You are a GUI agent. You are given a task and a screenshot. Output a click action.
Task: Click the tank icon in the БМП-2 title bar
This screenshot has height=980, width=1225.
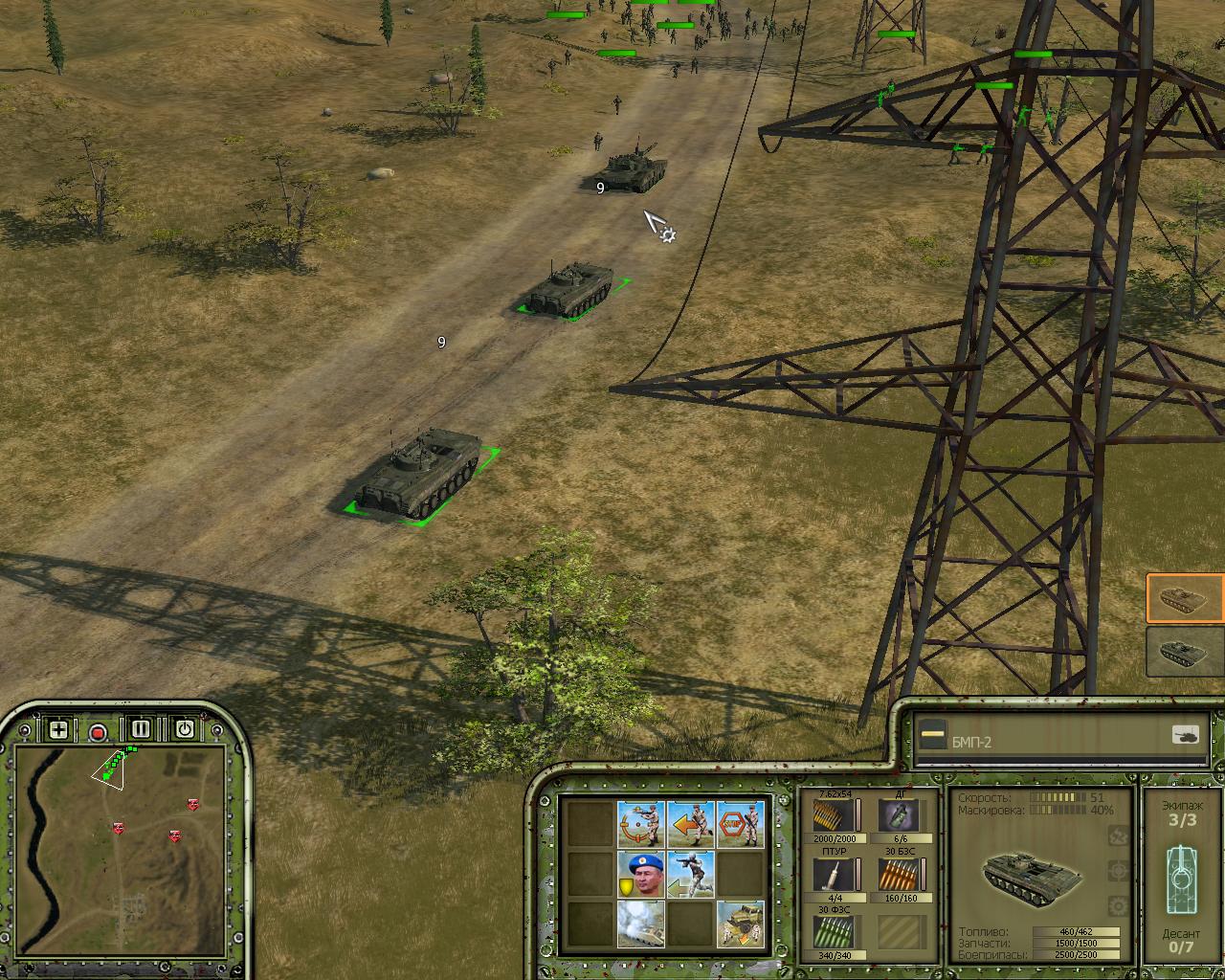click(1185, 735)
